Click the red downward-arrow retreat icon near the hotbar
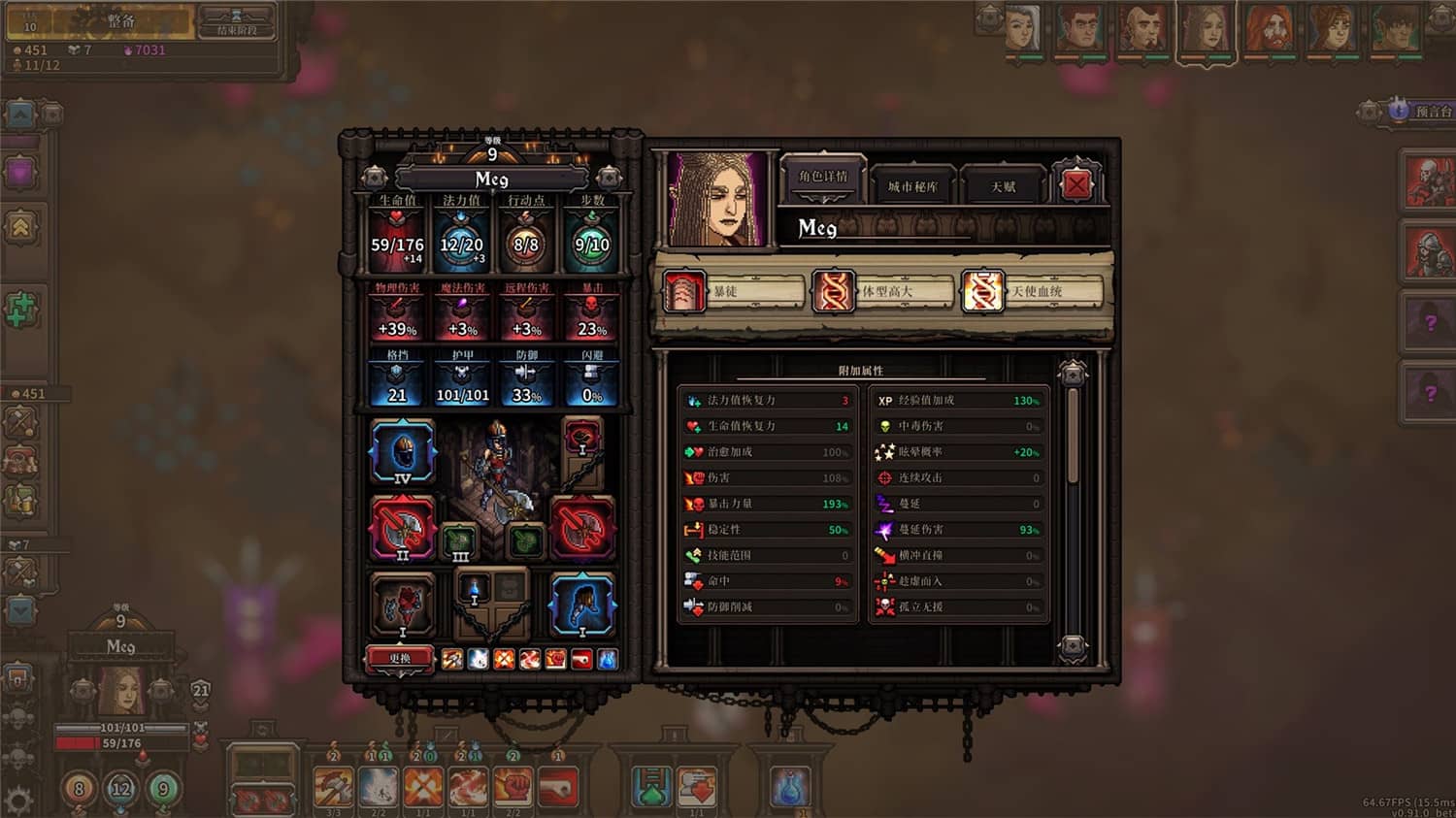Viewport: 1456px width, 818px height. tap(698, 788)
